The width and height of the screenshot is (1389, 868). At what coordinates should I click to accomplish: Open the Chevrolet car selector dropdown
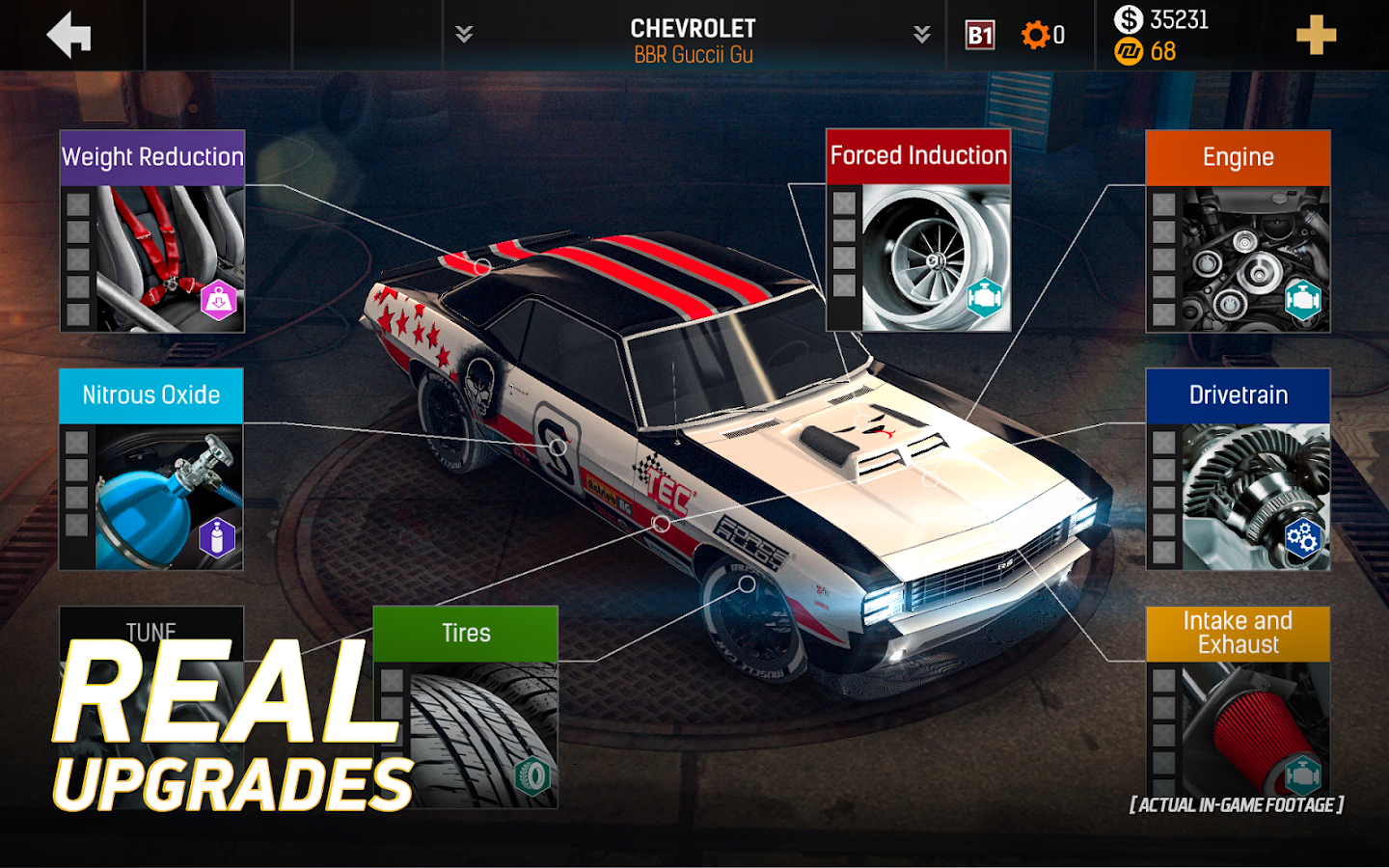tap(693, 36)
